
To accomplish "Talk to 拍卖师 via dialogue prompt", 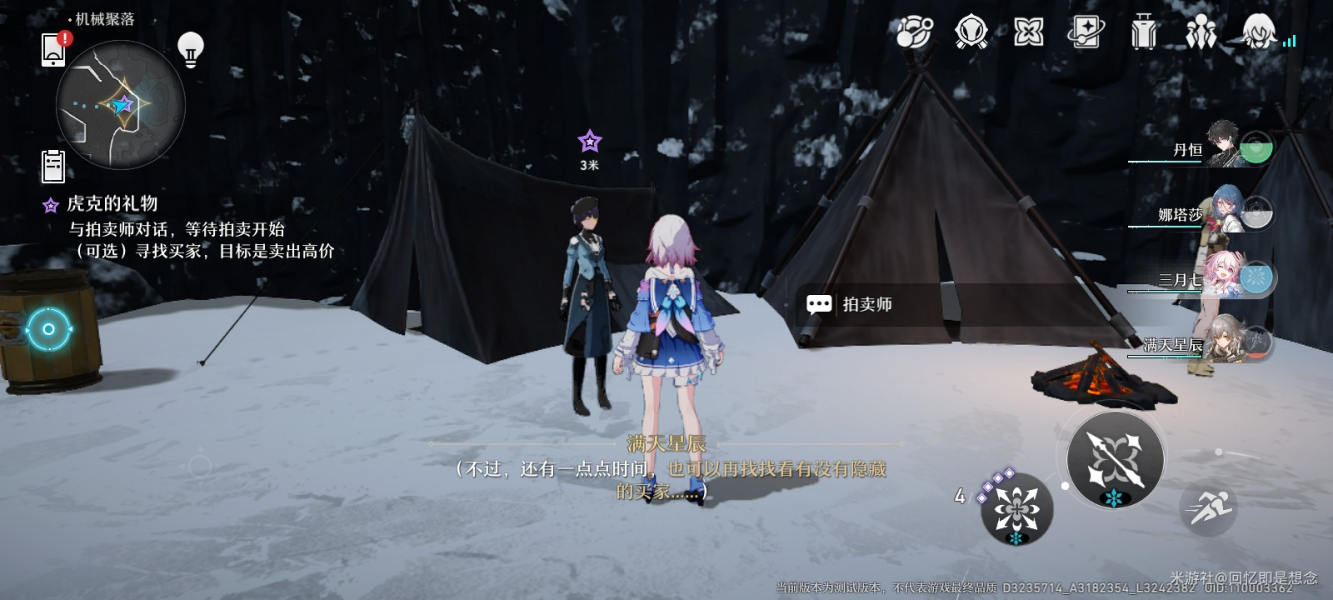I will point(850,304).
